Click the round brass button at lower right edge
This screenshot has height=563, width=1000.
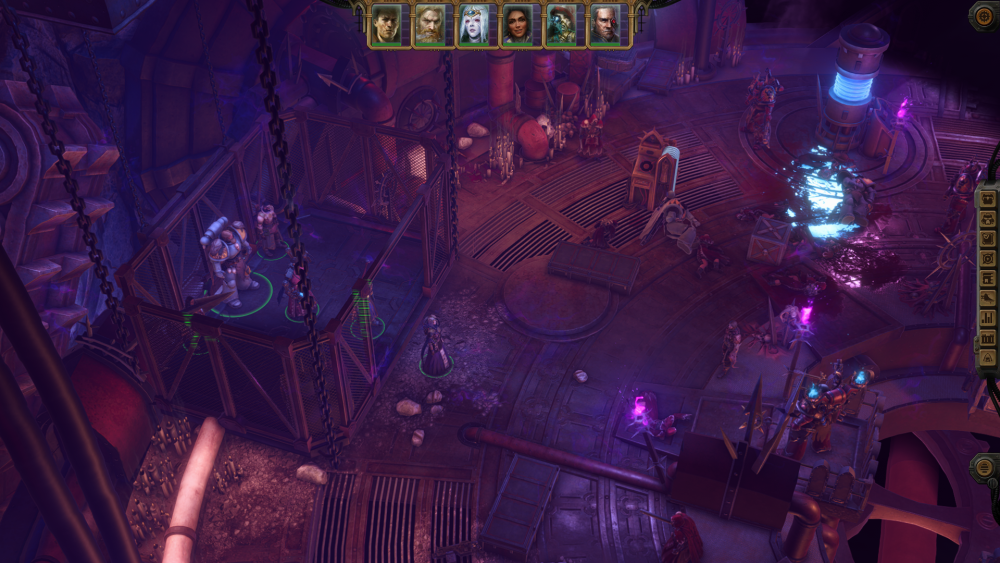(984, 467)
